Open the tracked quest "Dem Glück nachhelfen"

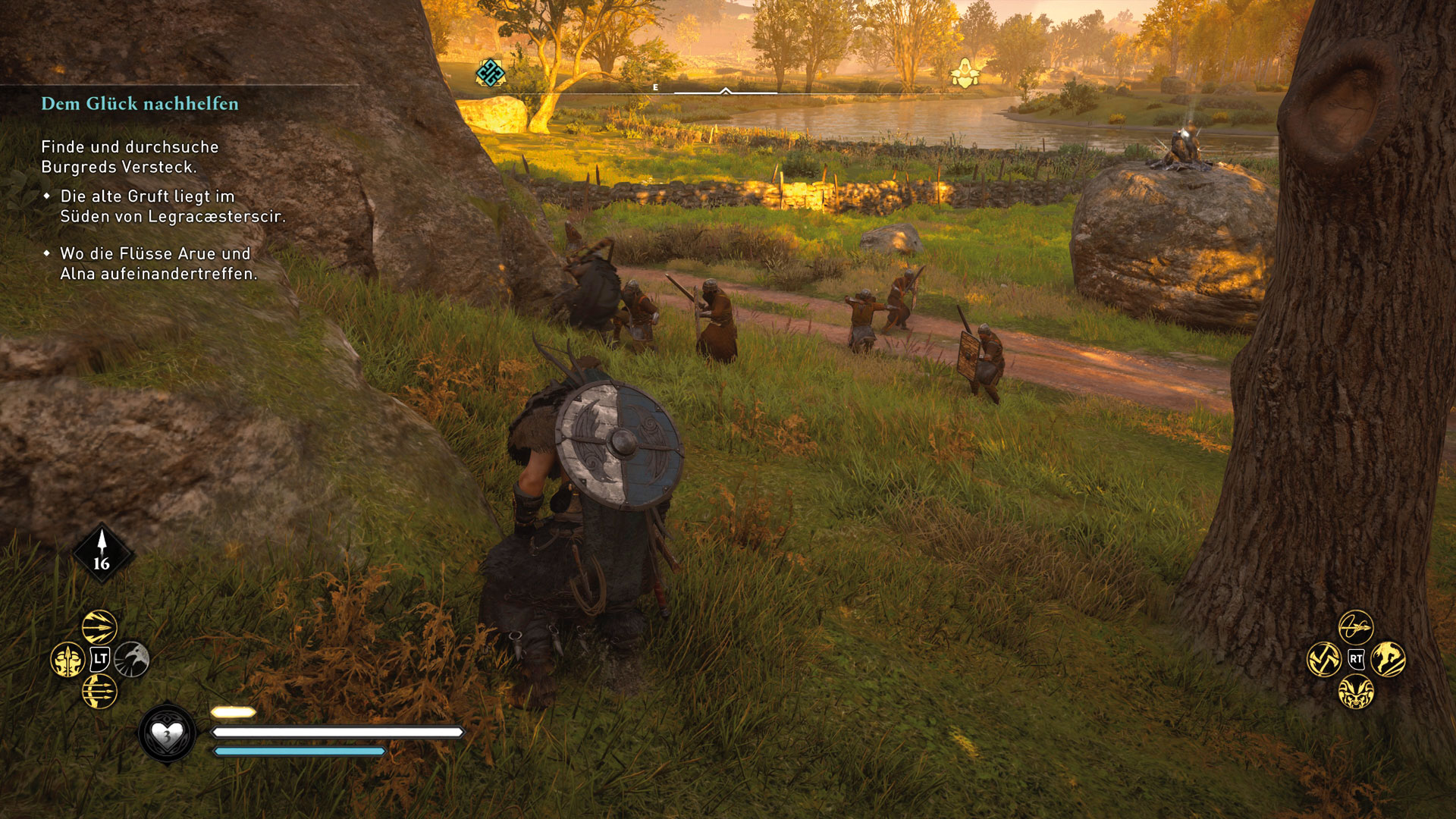[x=140, y=104]
